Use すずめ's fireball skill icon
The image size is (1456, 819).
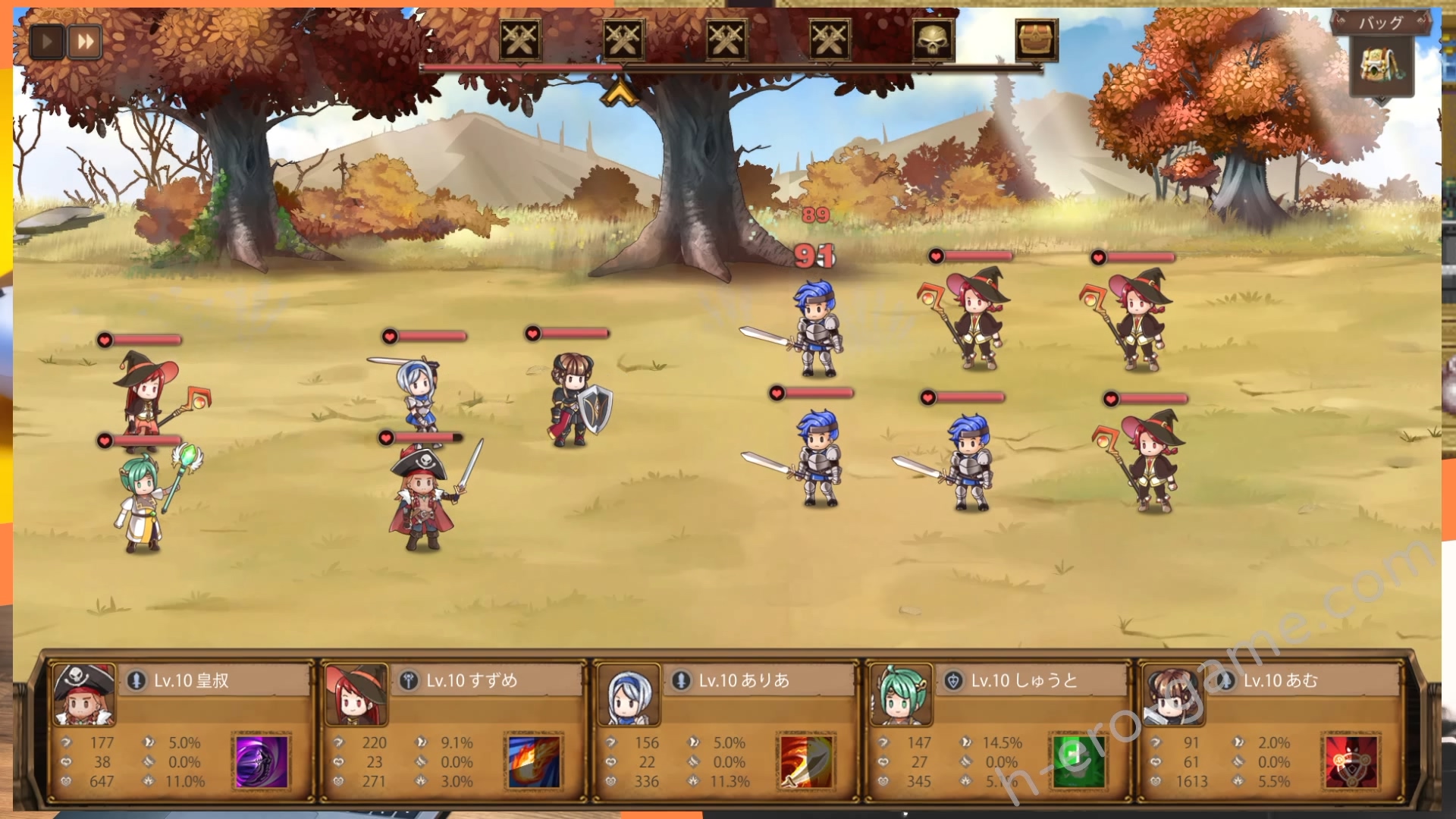pyautogui.click(x=535, y=761)
